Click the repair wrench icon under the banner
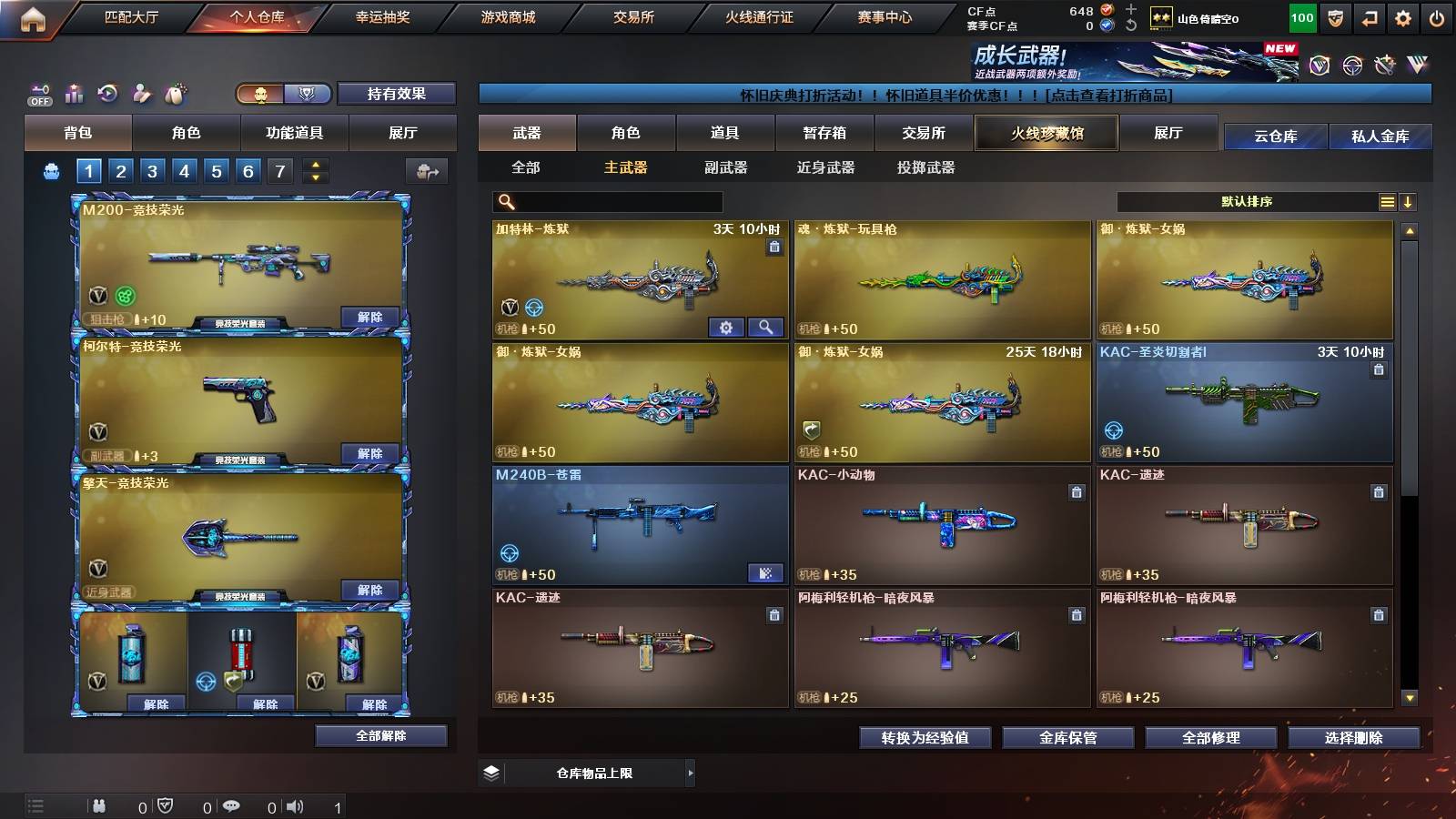1456x819 pixels. coord(1386,64)
